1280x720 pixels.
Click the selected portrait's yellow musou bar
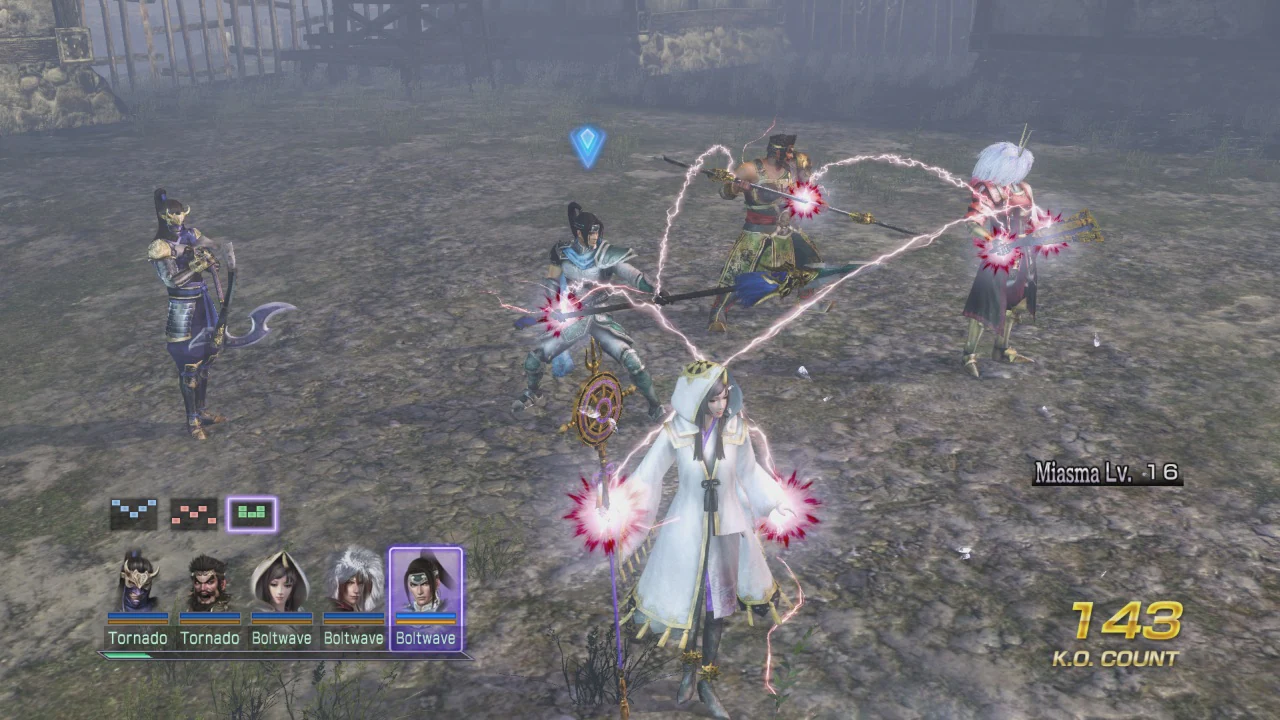click(426, 620)
